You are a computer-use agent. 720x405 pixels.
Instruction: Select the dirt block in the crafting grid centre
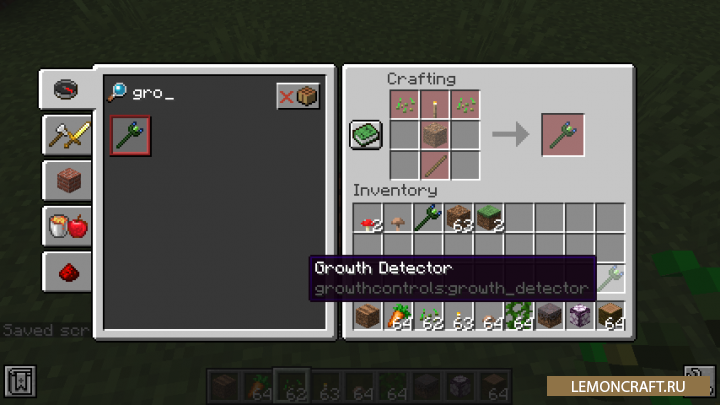pos(435,135)
